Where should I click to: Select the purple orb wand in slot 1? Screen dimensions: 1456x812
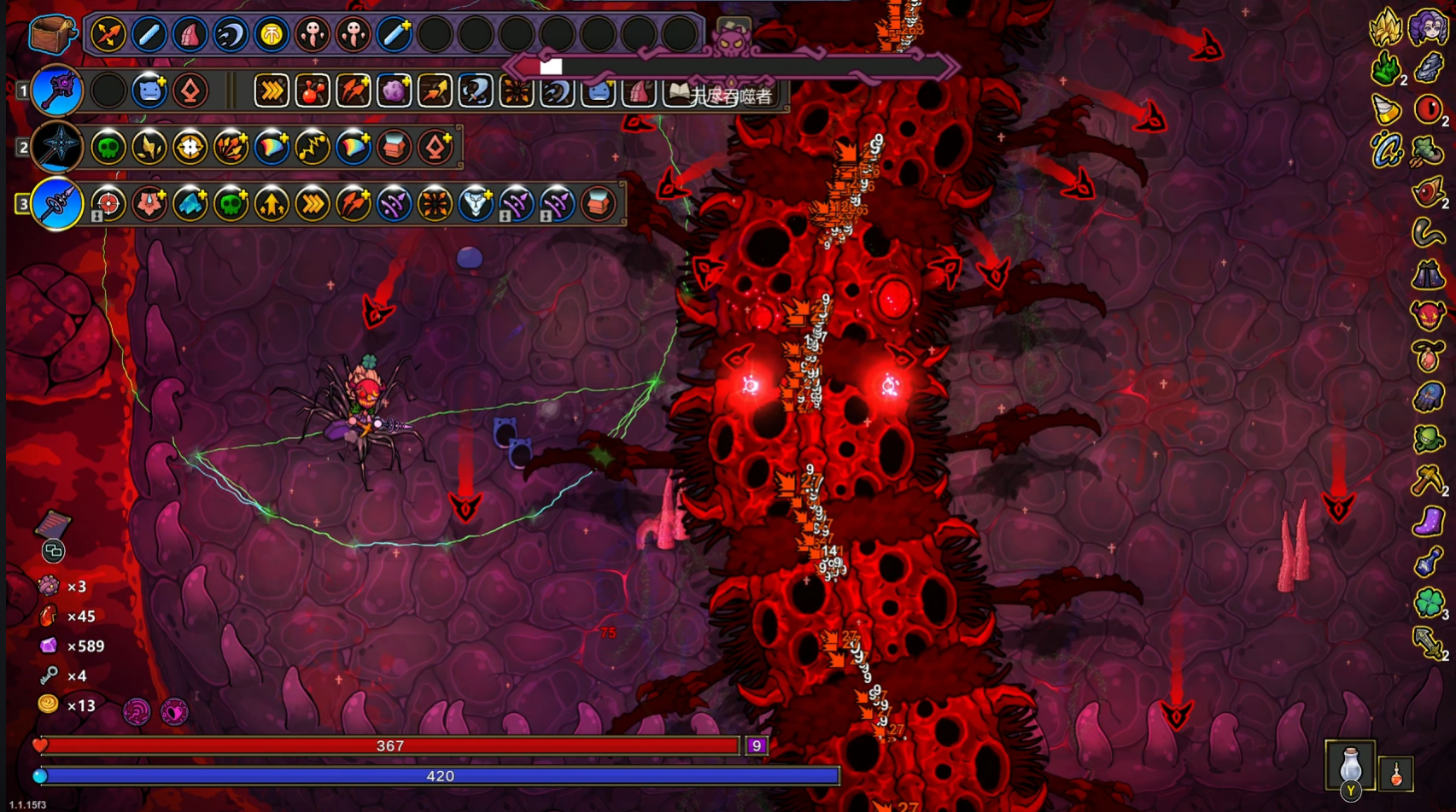point(57,91)
